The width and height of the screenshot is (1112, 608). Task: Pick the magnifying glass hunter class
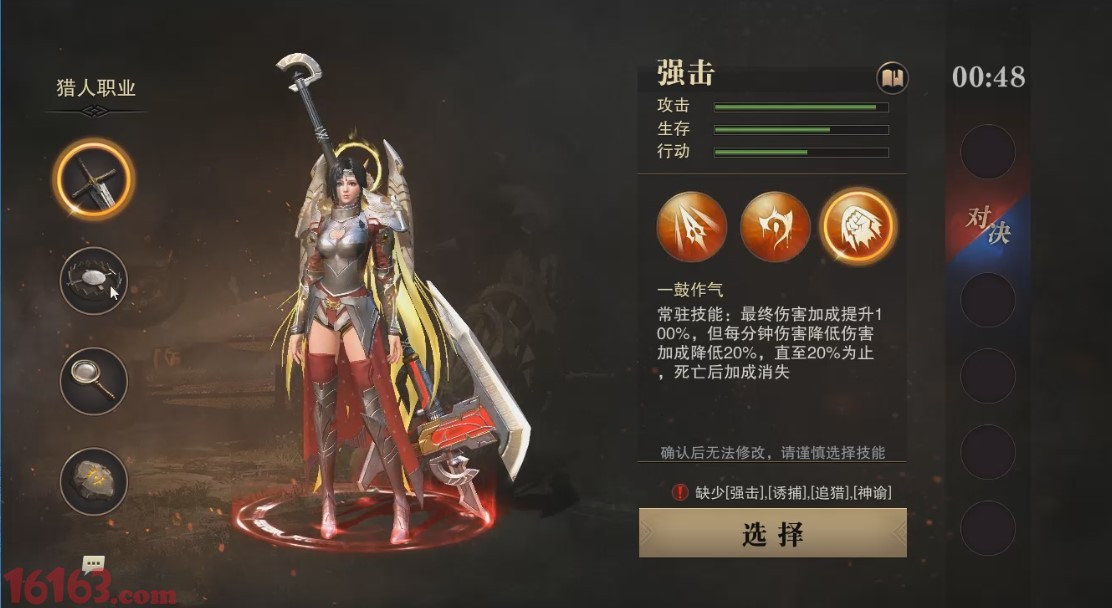pos(93,381)
